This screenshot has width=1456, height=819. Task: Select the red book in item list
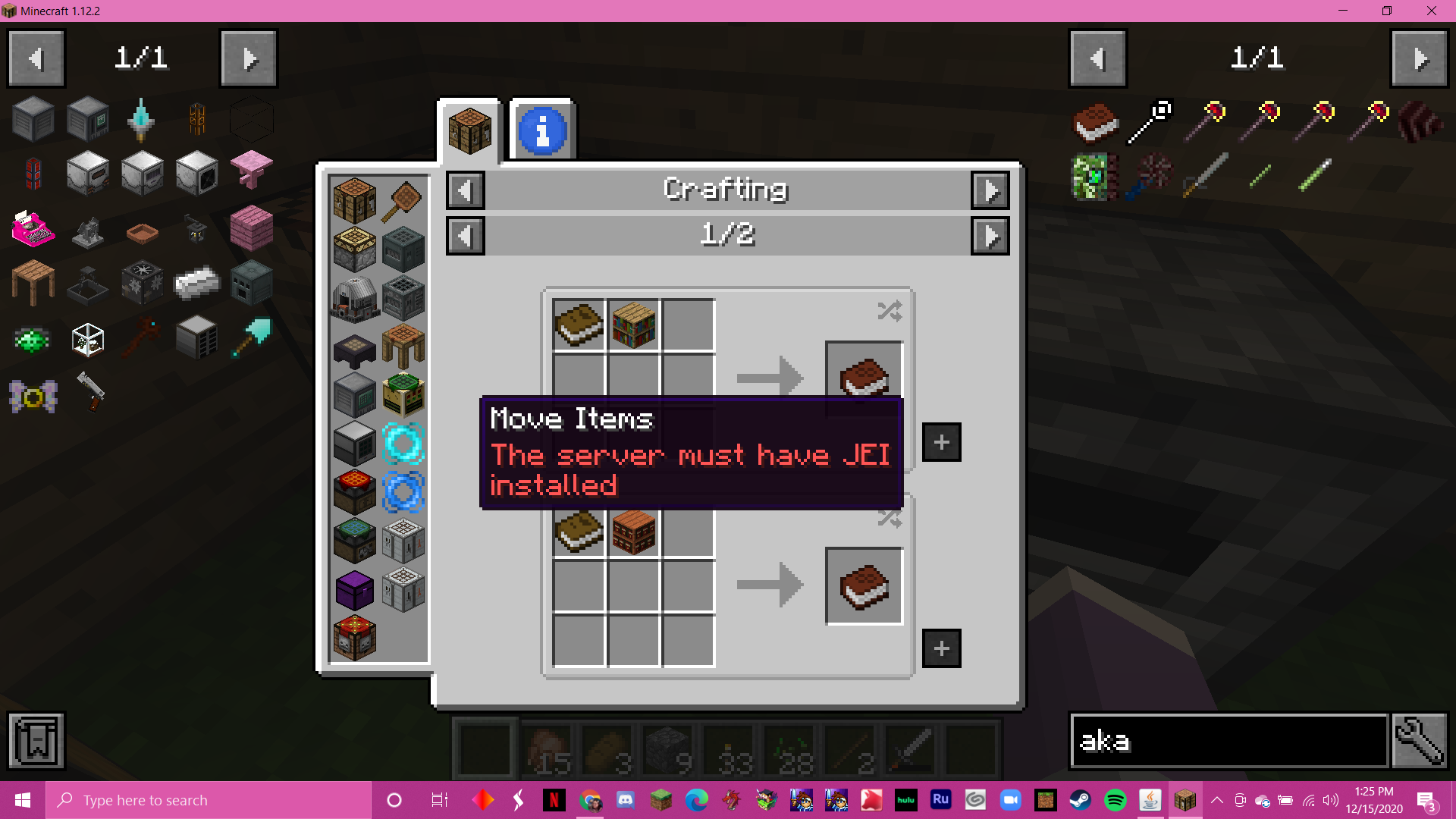coord(1095,121)
